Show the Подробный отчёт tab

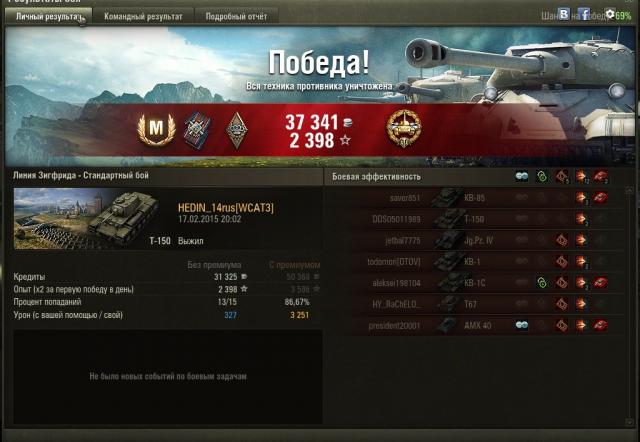tap(236, 17)
